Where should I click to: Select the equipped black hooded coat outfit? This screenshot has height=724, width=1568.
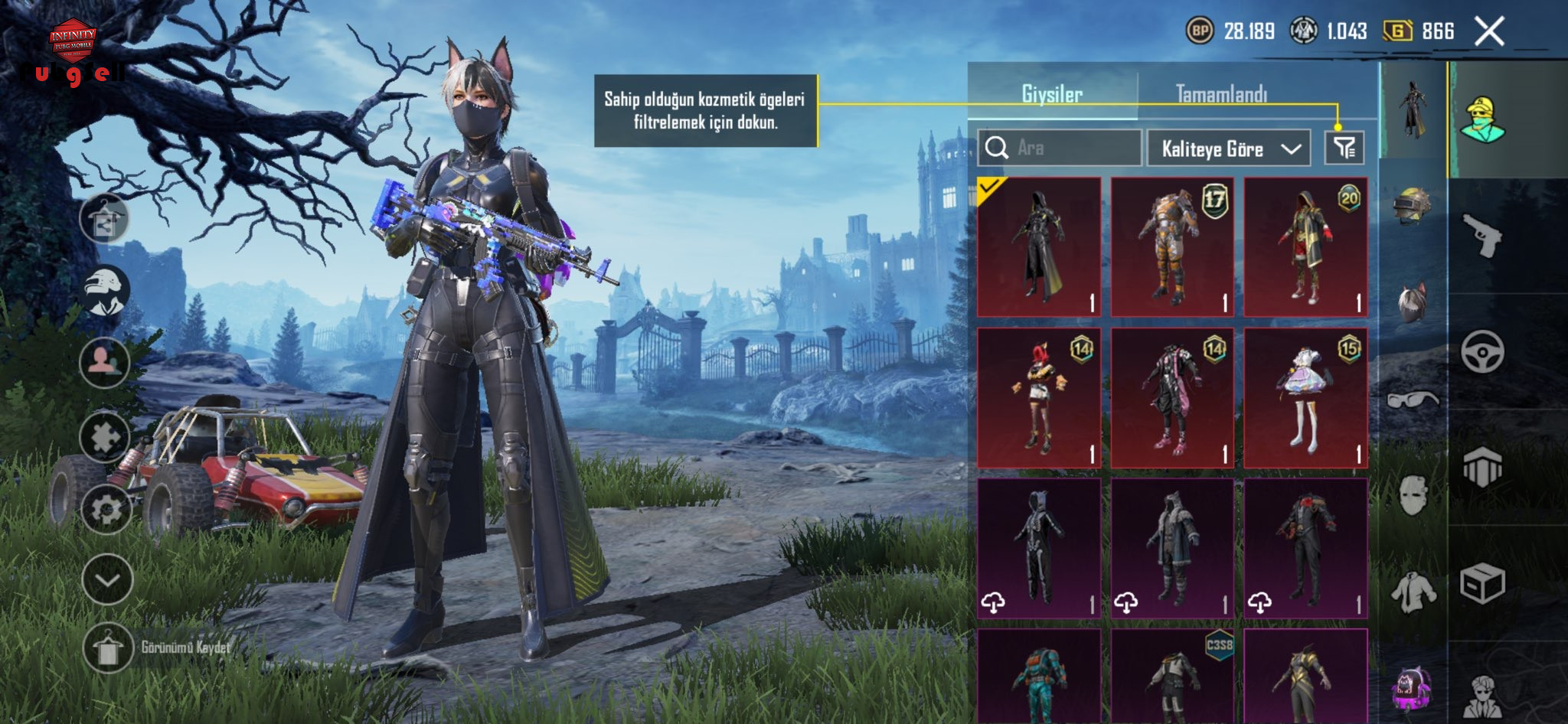coord(1039,246)
